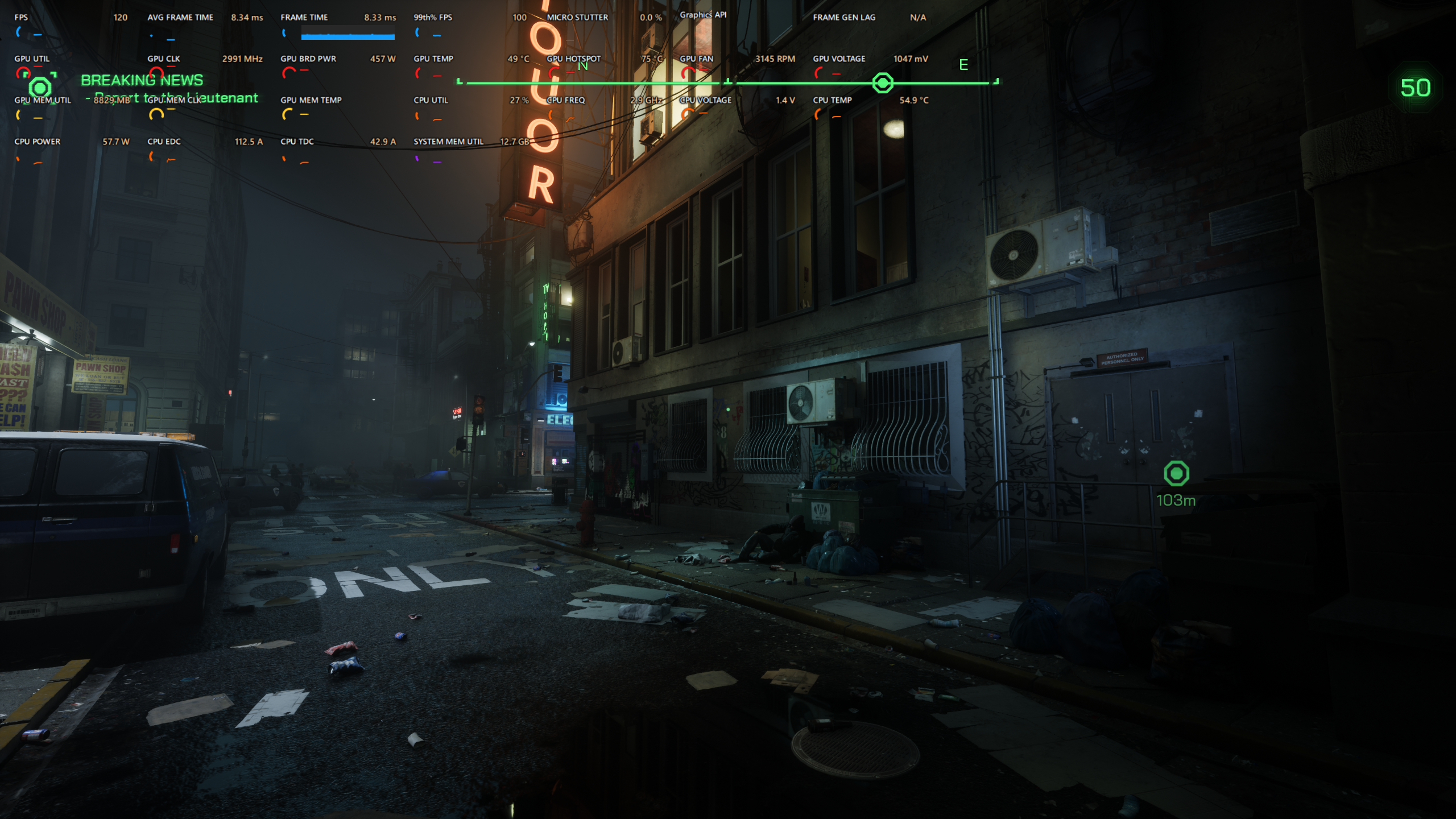Select the Breaking News objective tracker icon
The height and width of the screenshot is (819, 1456).
[40, 88]
